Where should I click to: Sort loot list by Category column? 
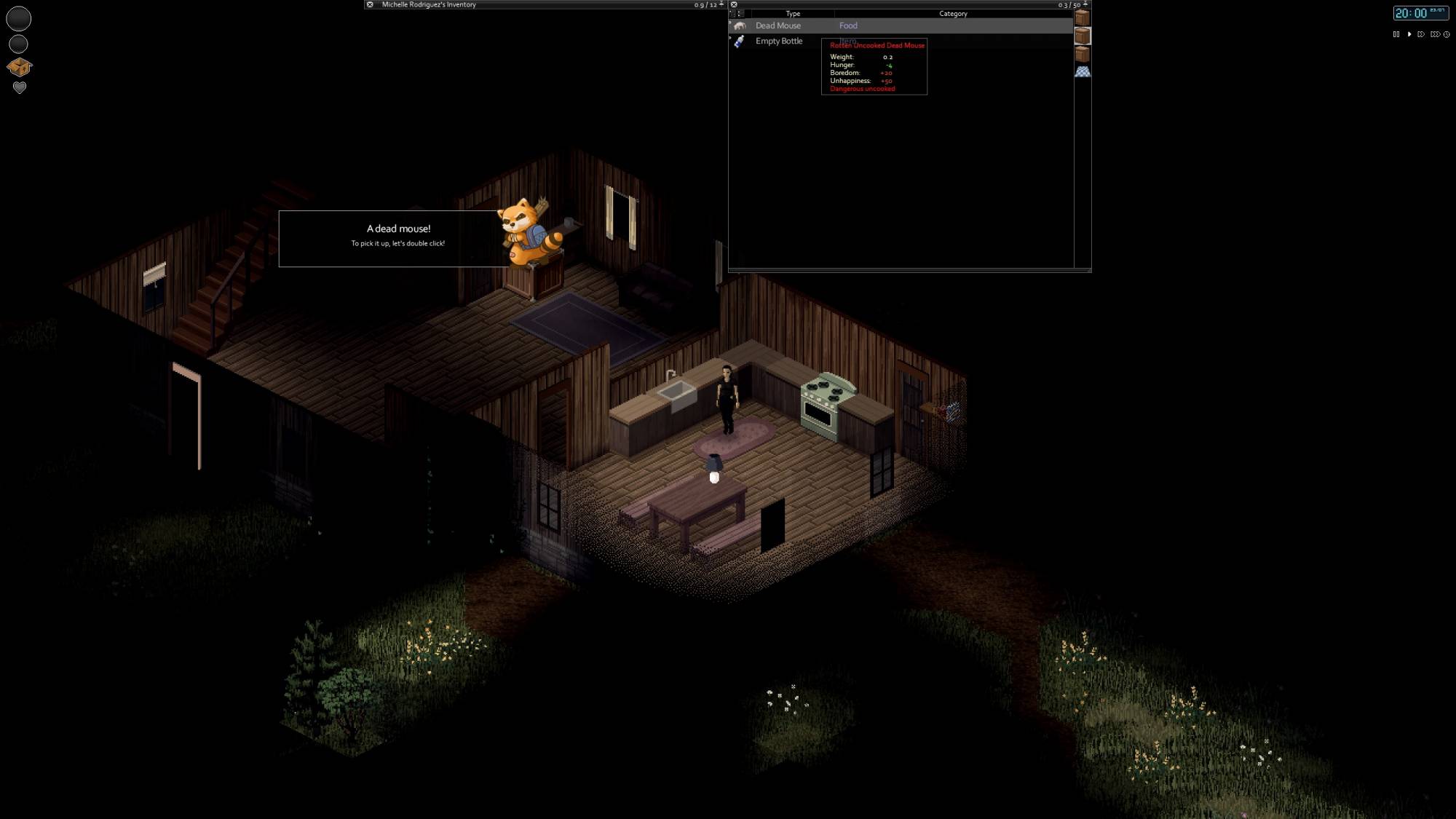953,14
